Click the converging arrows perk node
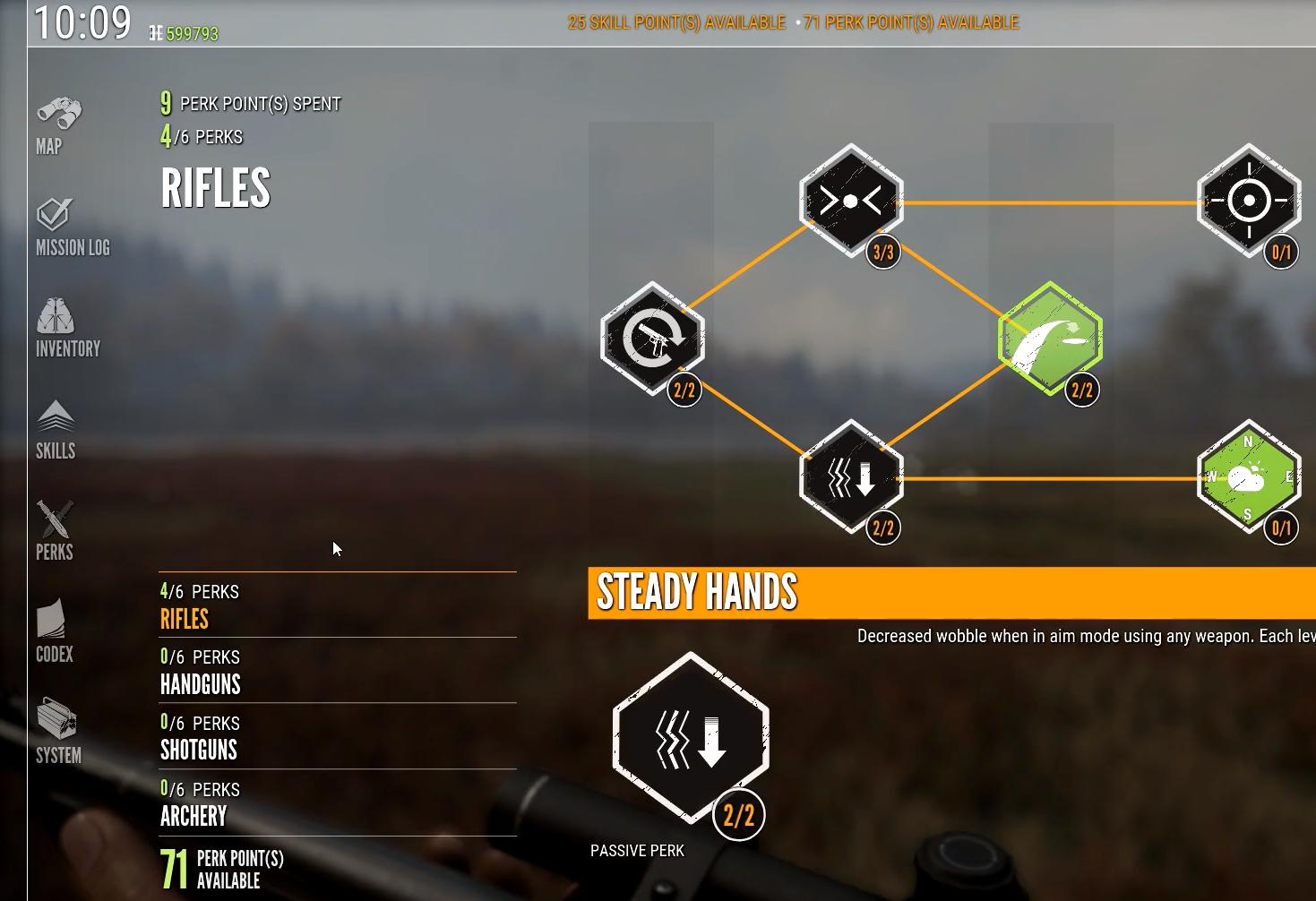This screenshot has width=1316, height=901. click(x=851, y=202)
